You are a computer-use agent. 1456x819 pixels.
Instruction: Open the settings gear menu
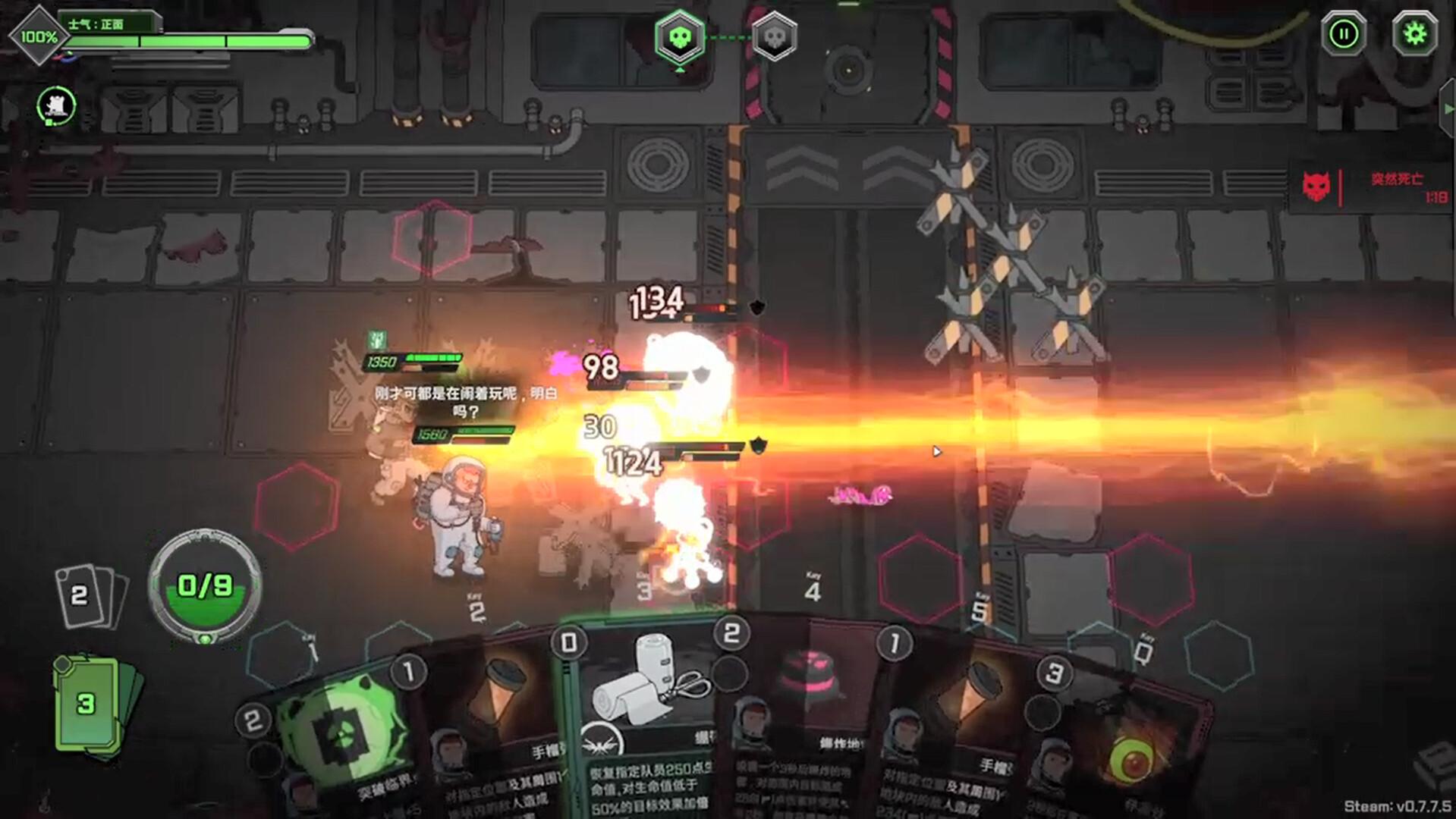1413,33
